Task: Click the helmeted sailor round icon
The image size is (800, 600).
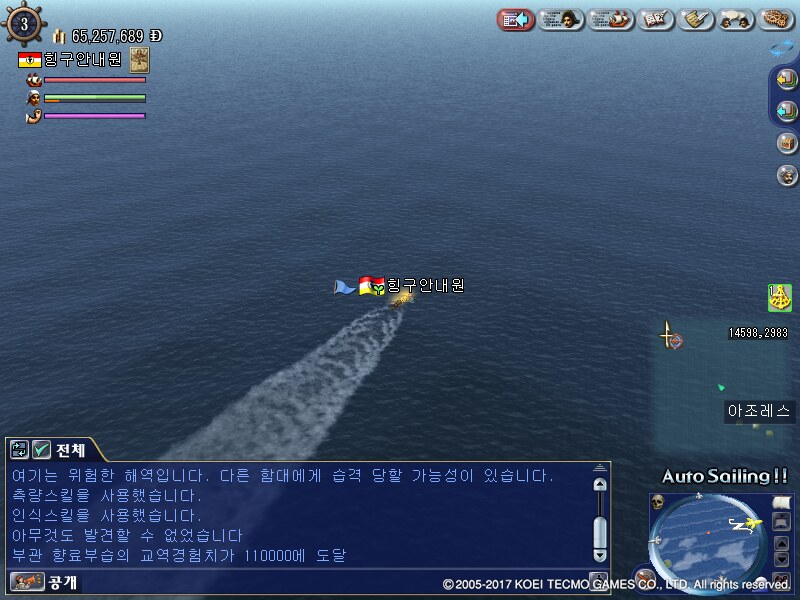Action: point(786,175)
